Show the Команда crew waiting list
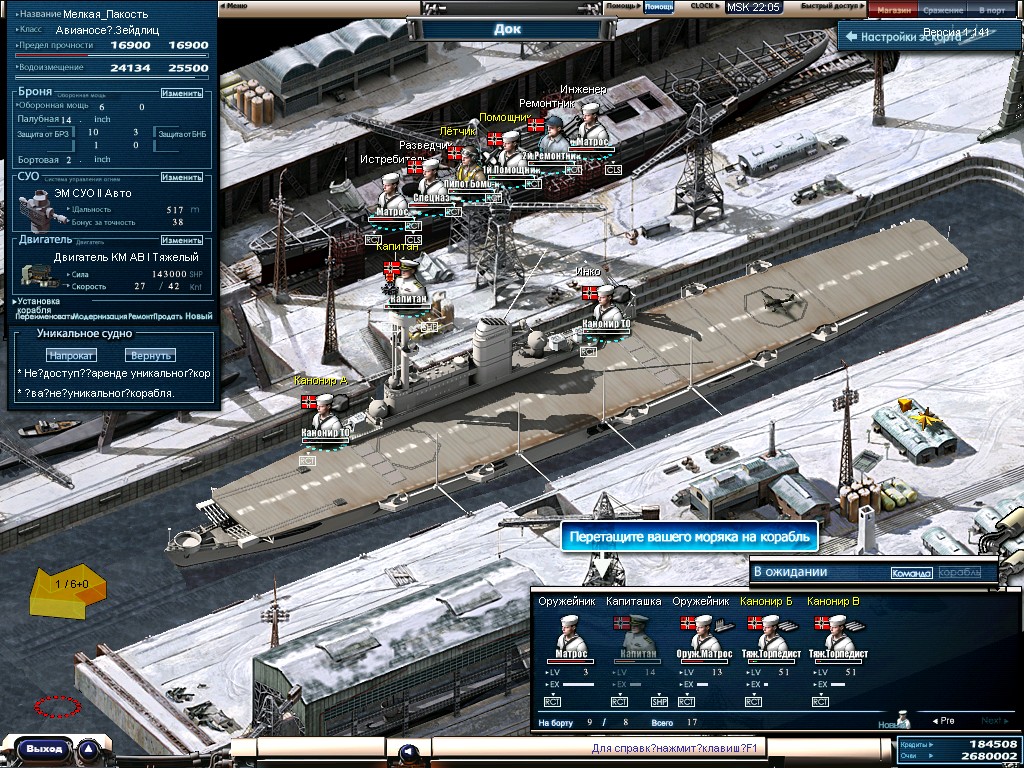 (x=911, y=573)
